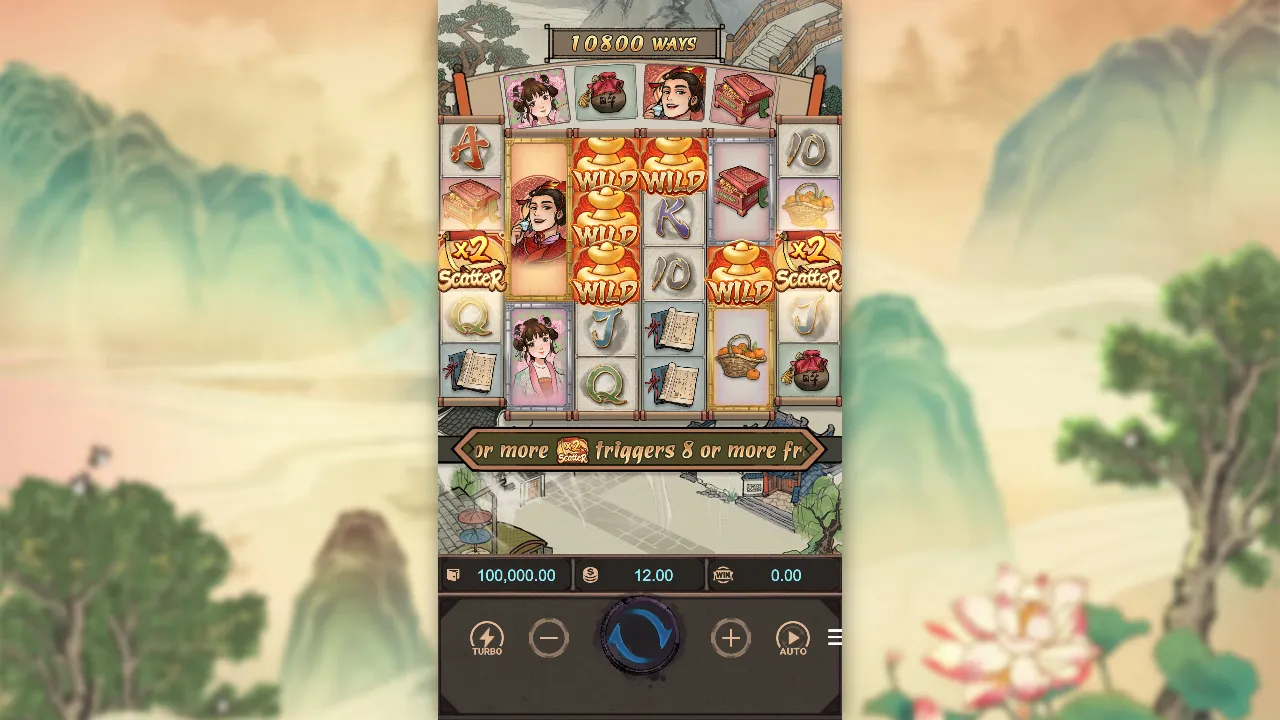Click the coin stack bet icon

point(590,575)
